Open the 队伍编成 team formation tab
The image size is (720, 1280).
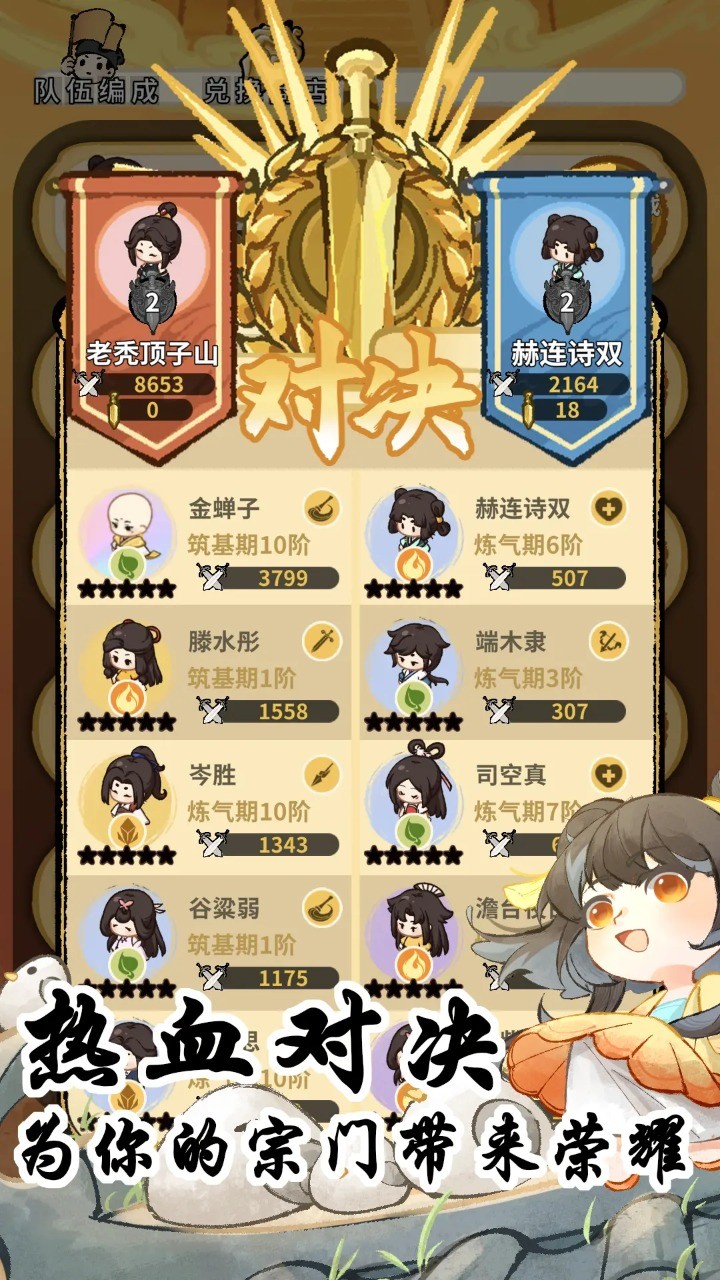pyautogui.click(x=97, y=91)
